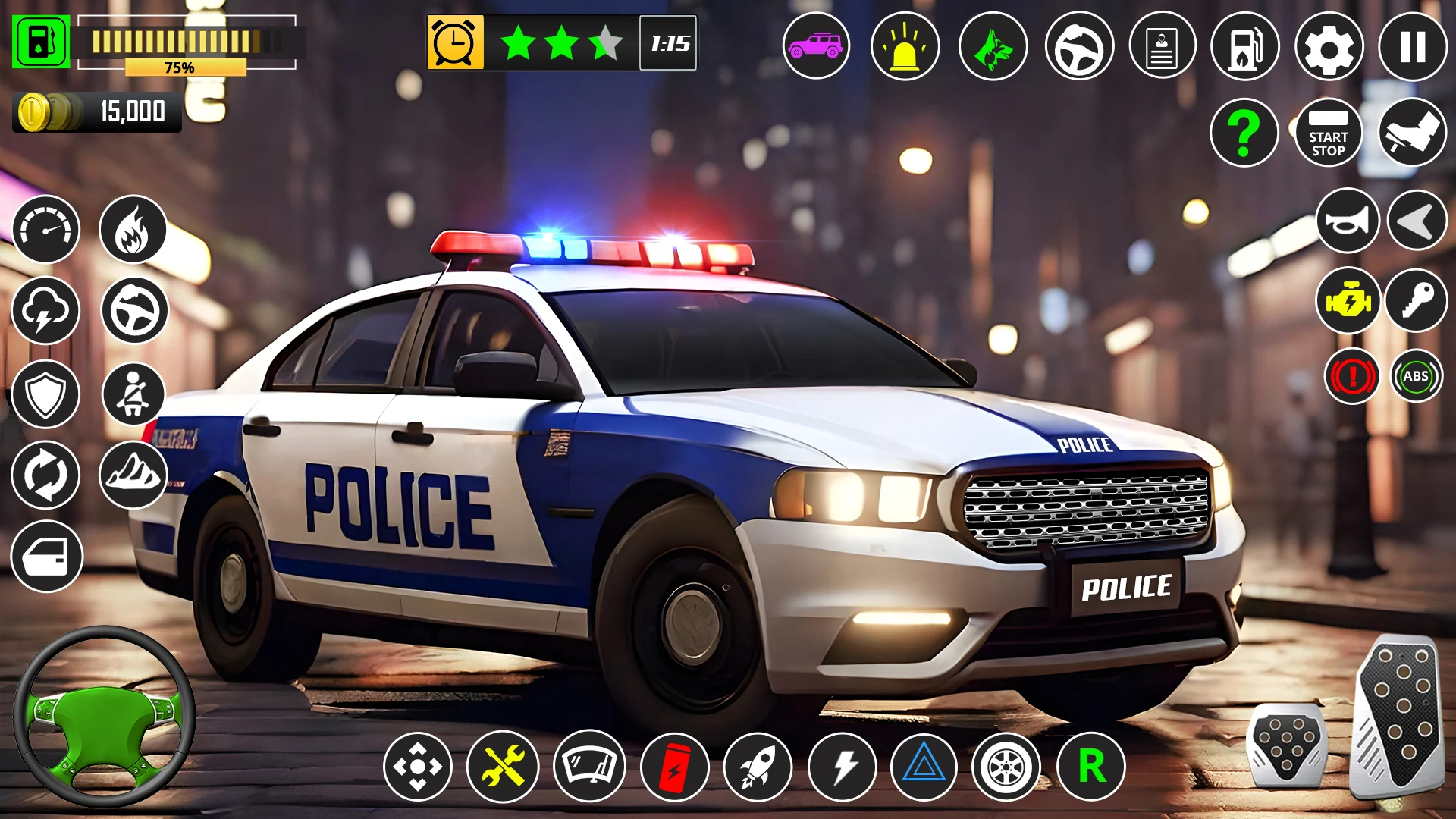Activate the ABS brake toggle
Image resolution: width=1456 pixels, height=819 pixels.
pos(1416,376)
